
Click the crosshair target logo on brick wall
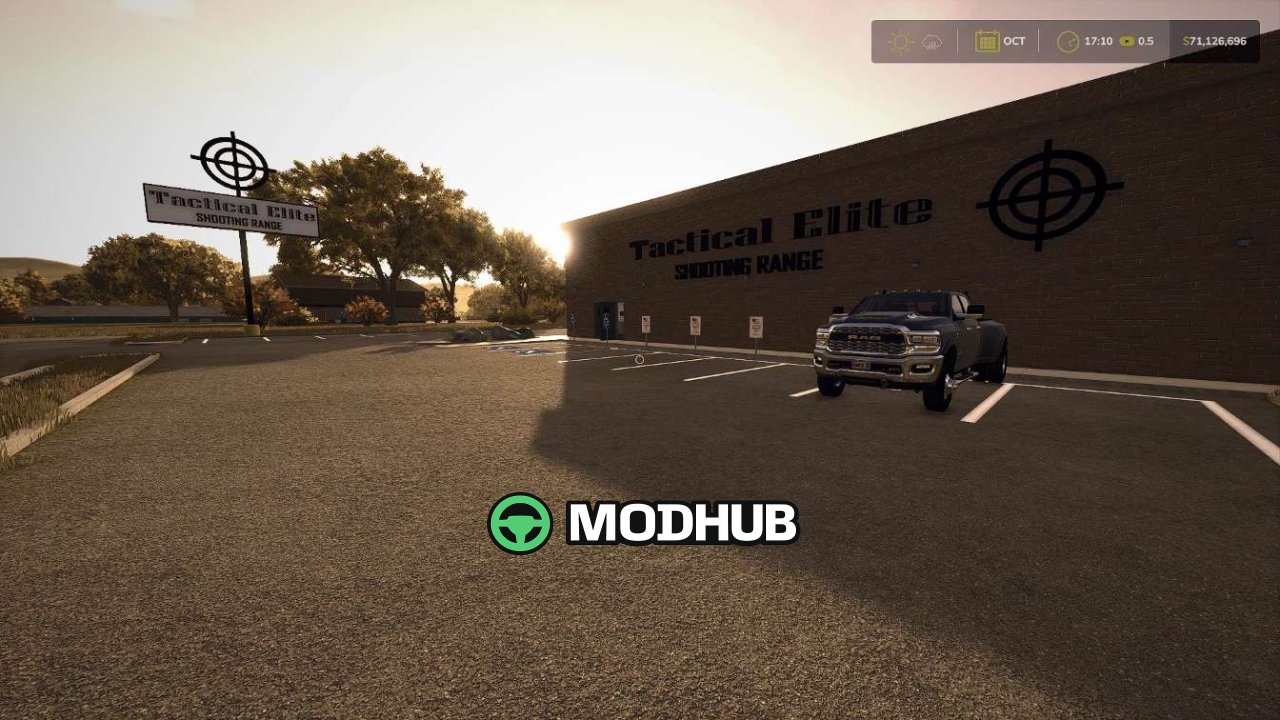click(1048, 198)
